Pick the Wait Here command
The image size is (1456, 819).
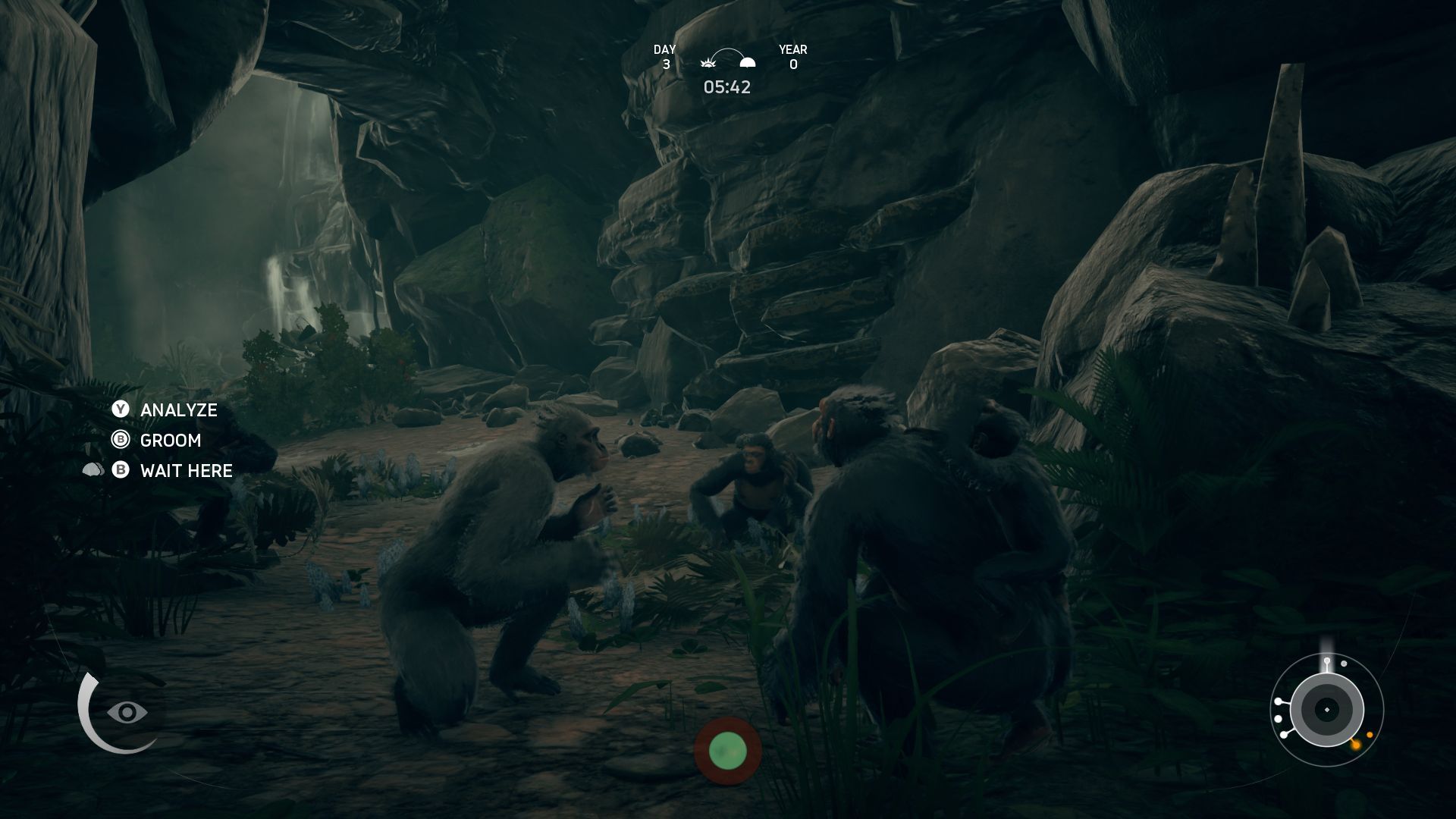(x=186, y=471)
